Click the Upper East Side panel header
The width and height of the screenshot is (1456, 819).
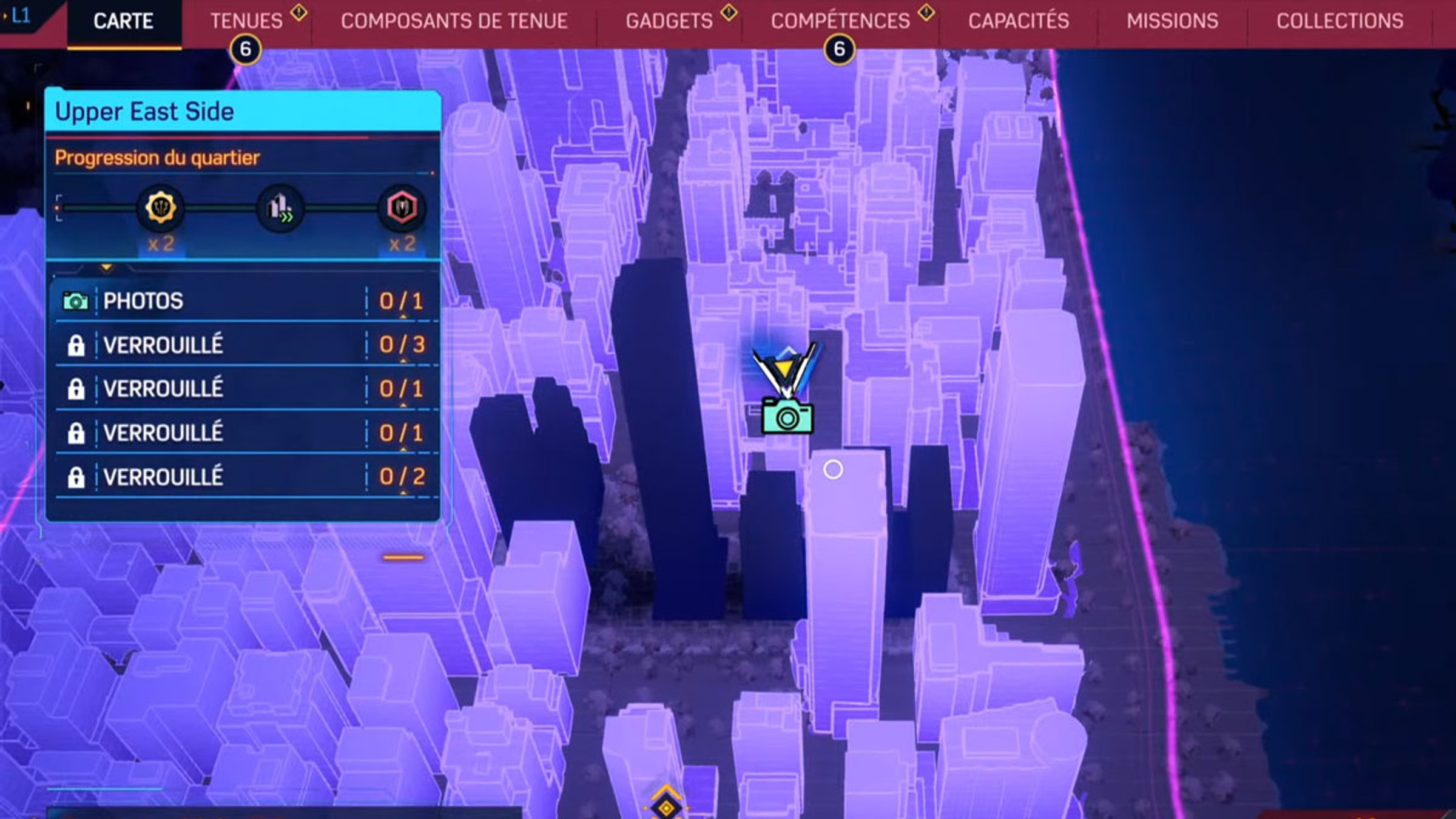243,112
